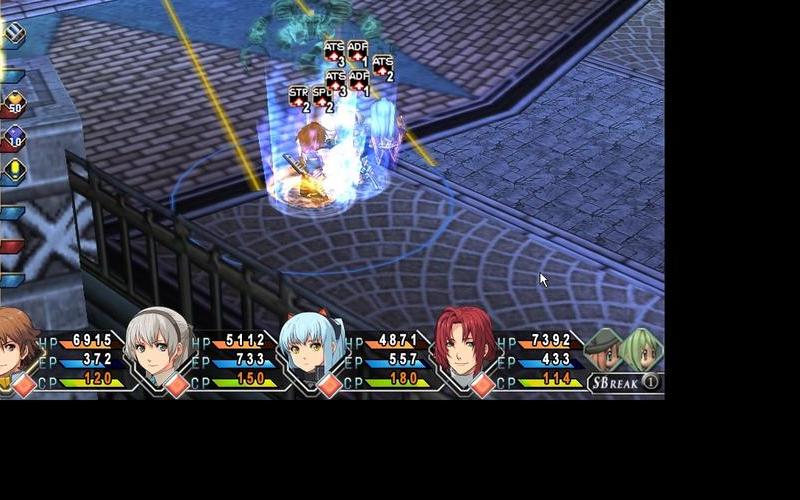Screen dimensions: 800x500
Task: Click the blue 10 turn bonus icon
Action: click(13, 137)
